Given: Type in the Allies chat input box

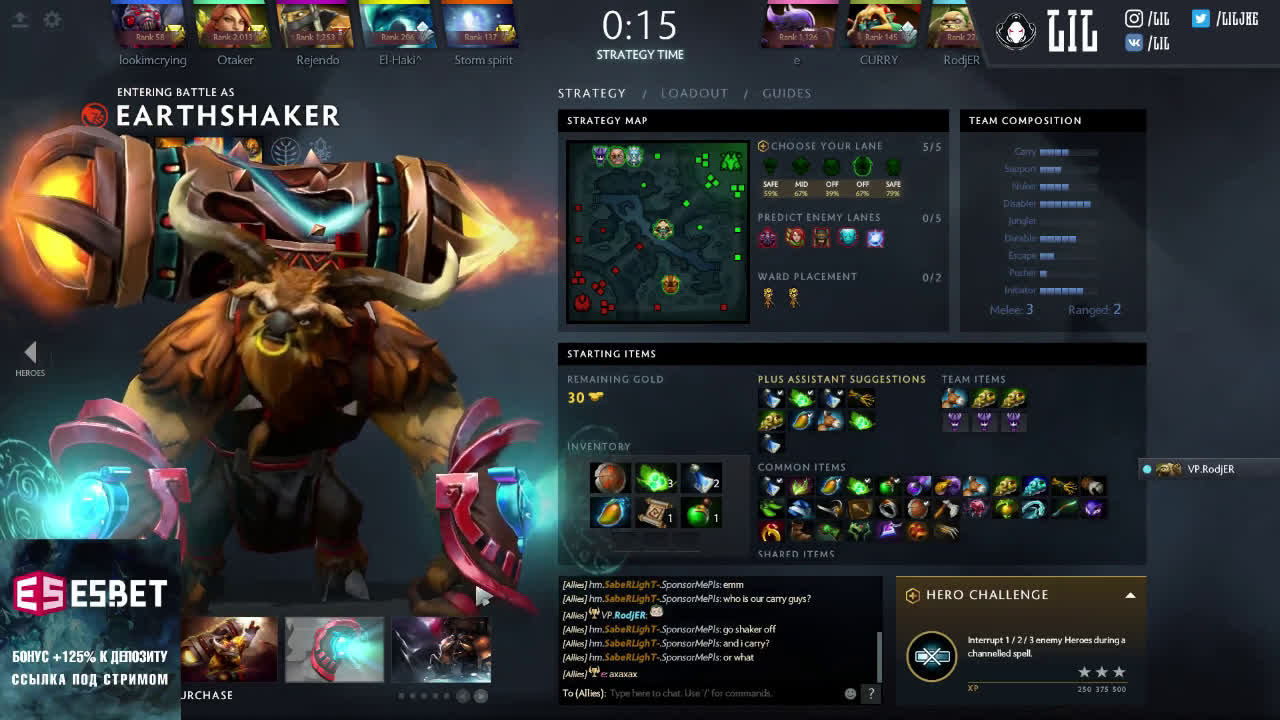Looking at the screenshot, I should pyautogui.click(x=720, y=693).
